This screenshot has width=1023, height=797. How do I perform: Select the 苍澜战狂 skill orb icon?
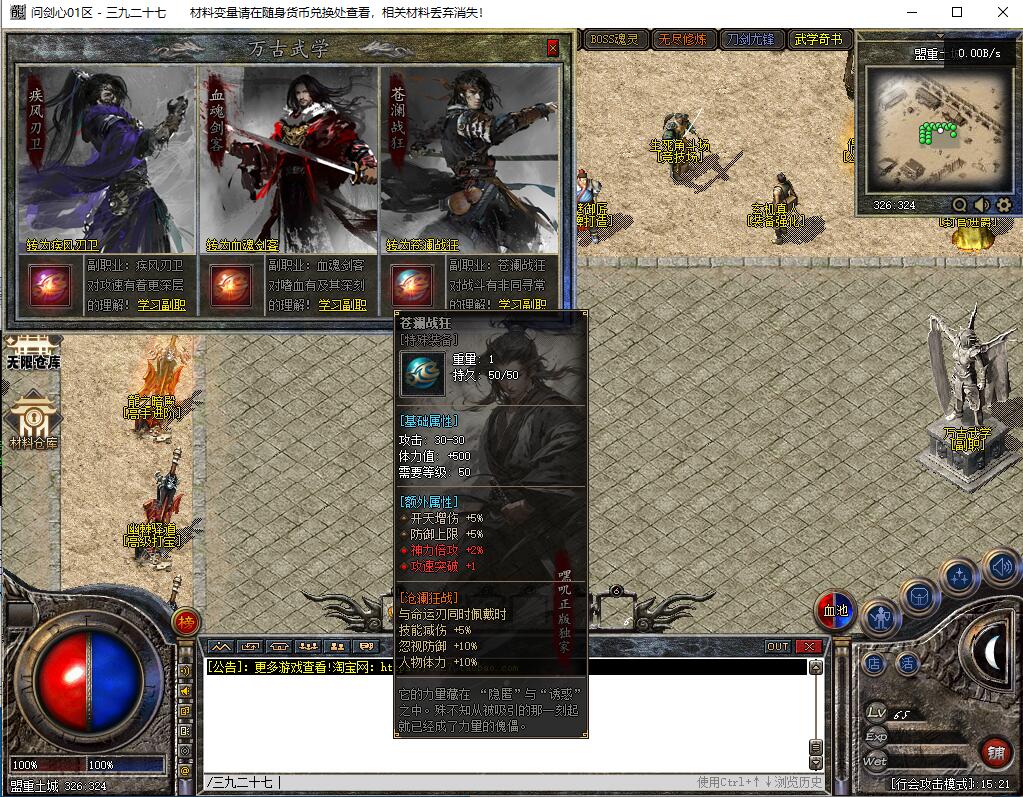click(x=411, y=285)
